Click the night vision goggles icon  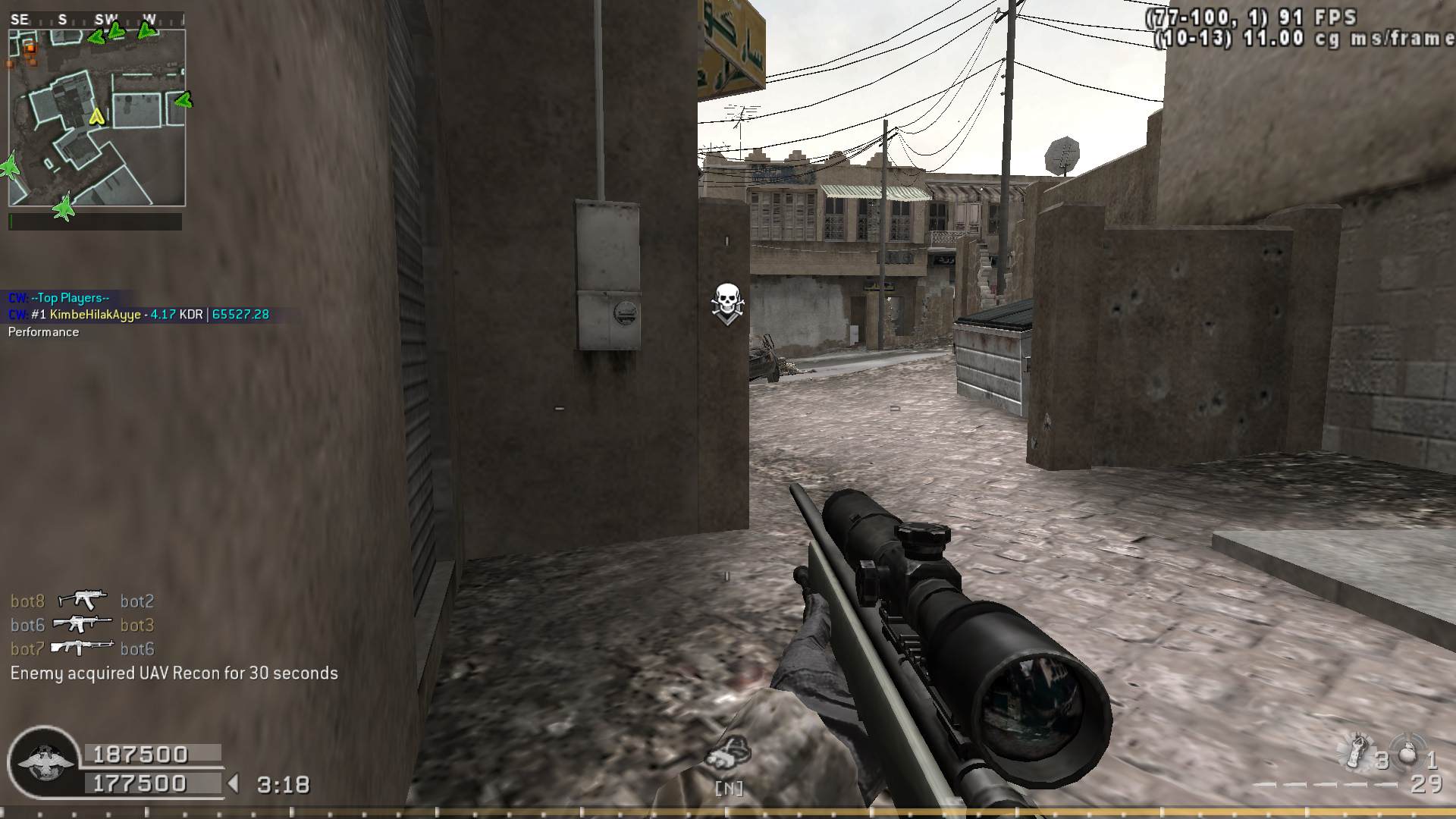click(x=729, y=752)
